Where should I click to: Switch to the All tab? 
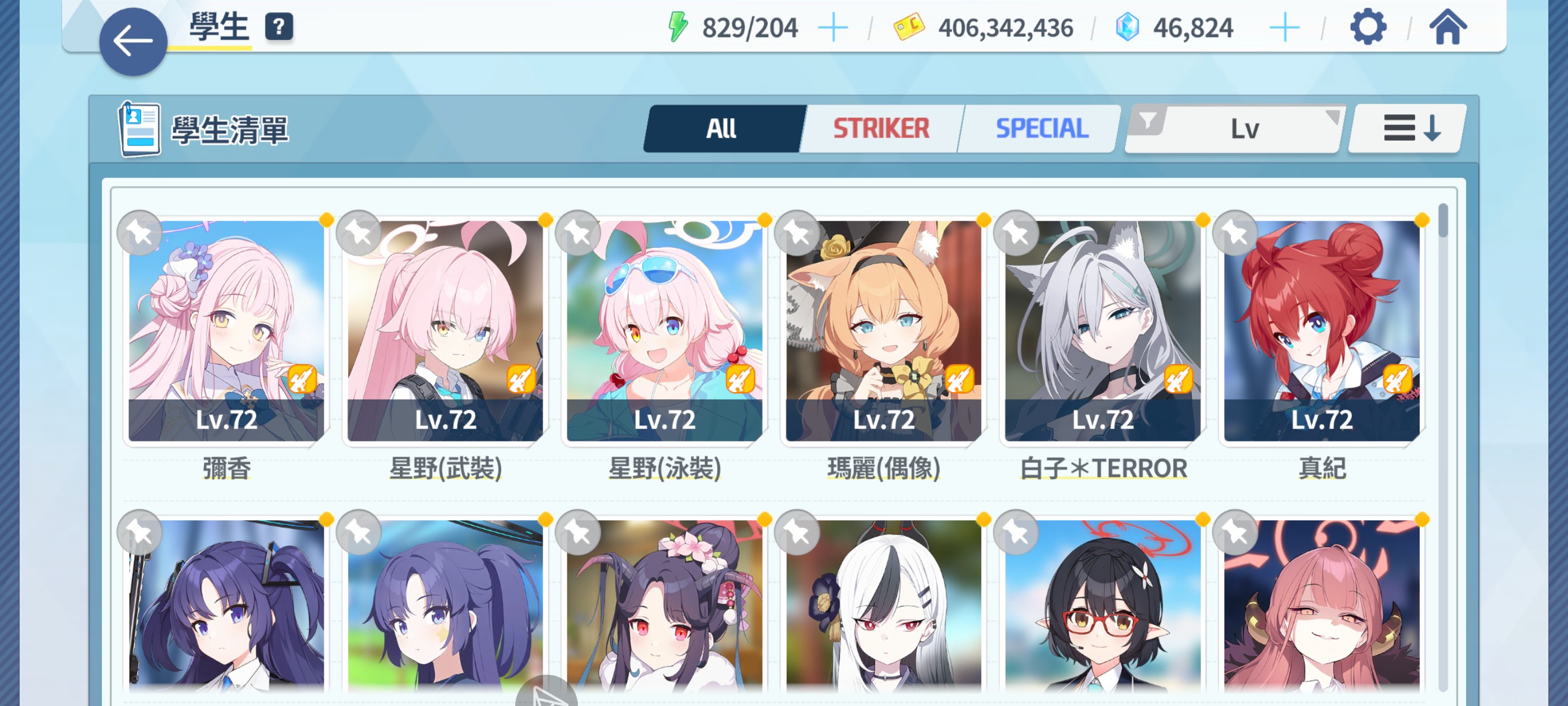click(x=722, y=128)
